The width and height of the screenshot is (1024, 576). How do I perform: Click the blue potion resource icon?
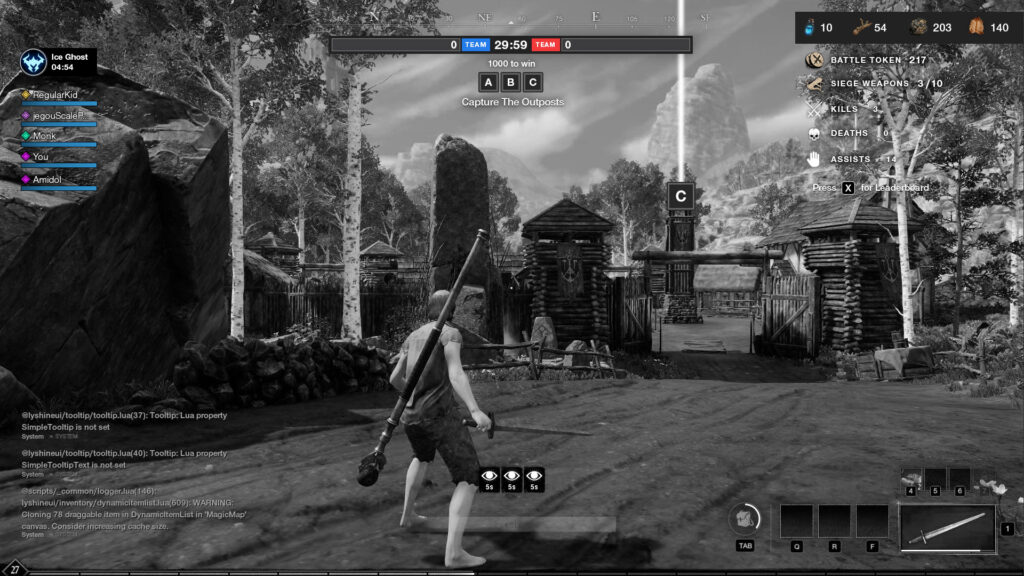(x=809, y=28)
